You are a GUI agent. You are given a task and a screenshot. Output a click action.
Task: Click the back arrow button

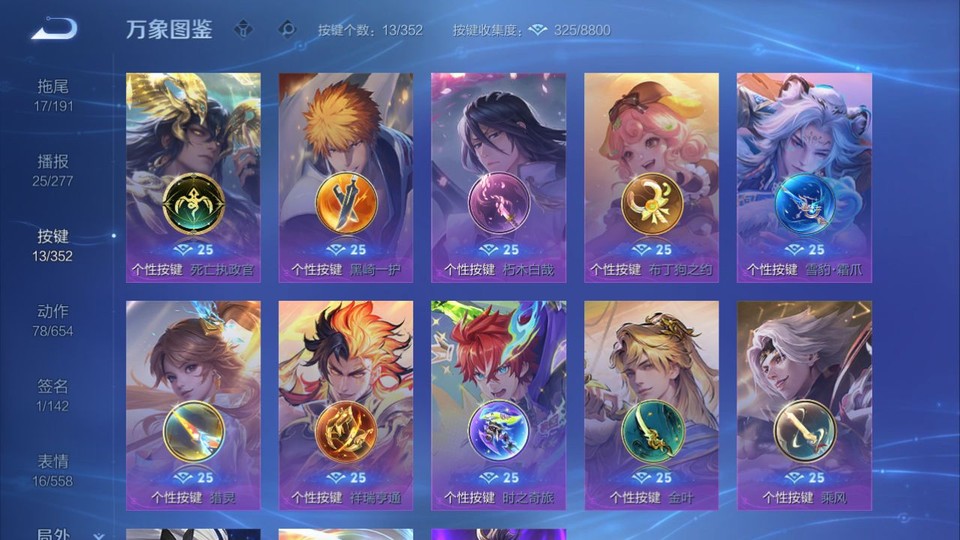coord(54,29)
